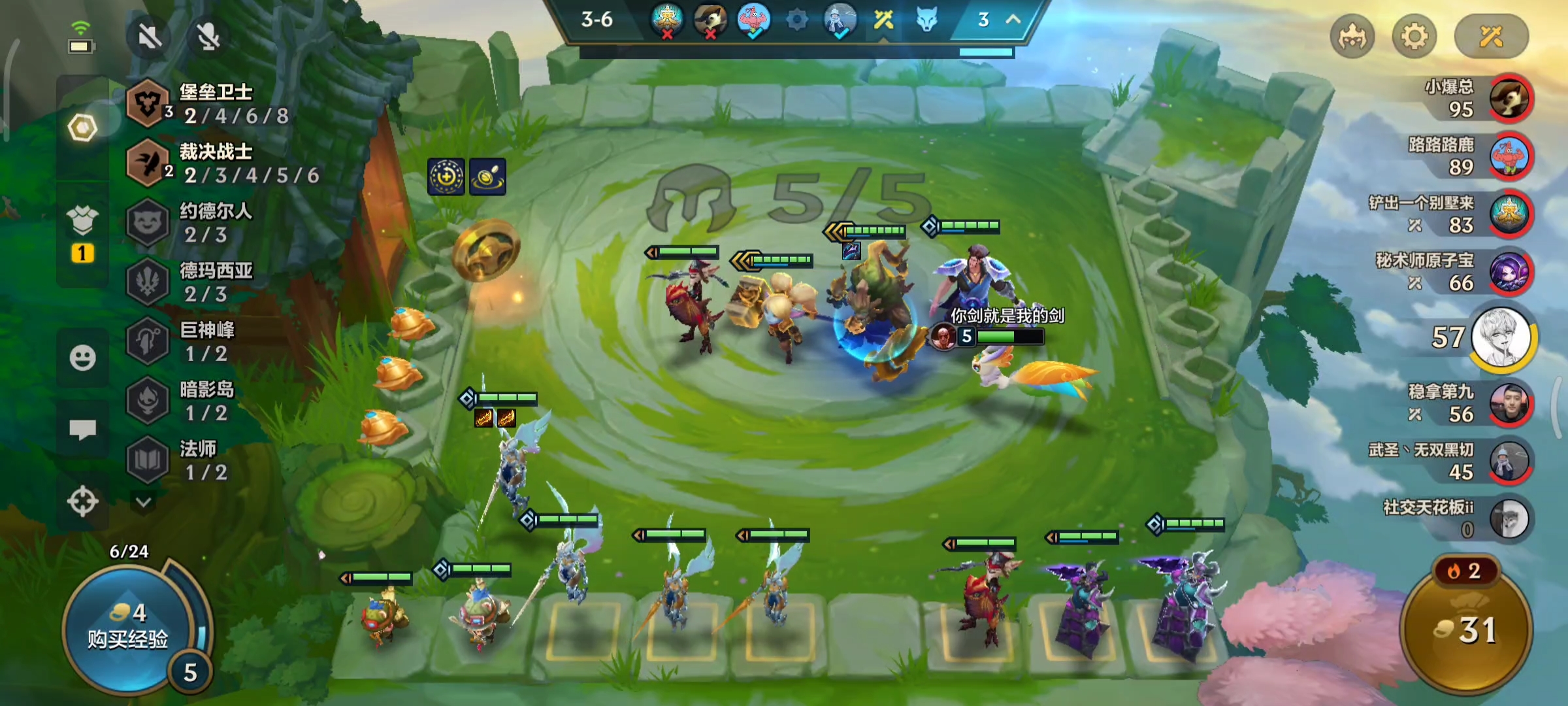View player 路路路鹿's board

point(1509,156)
